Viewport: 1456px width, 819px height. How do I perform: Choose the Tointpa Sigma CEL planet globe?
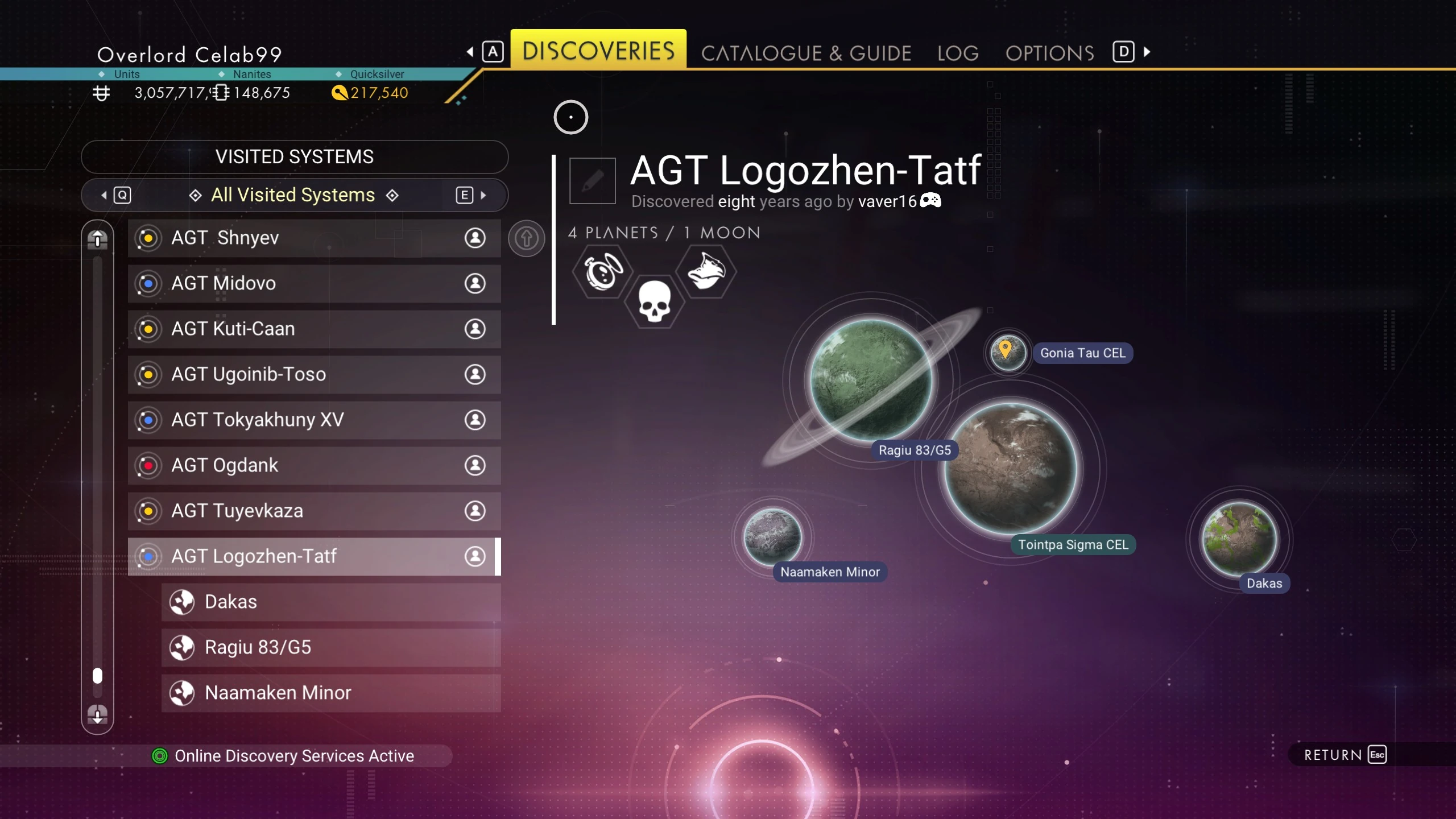(1011, 468)
